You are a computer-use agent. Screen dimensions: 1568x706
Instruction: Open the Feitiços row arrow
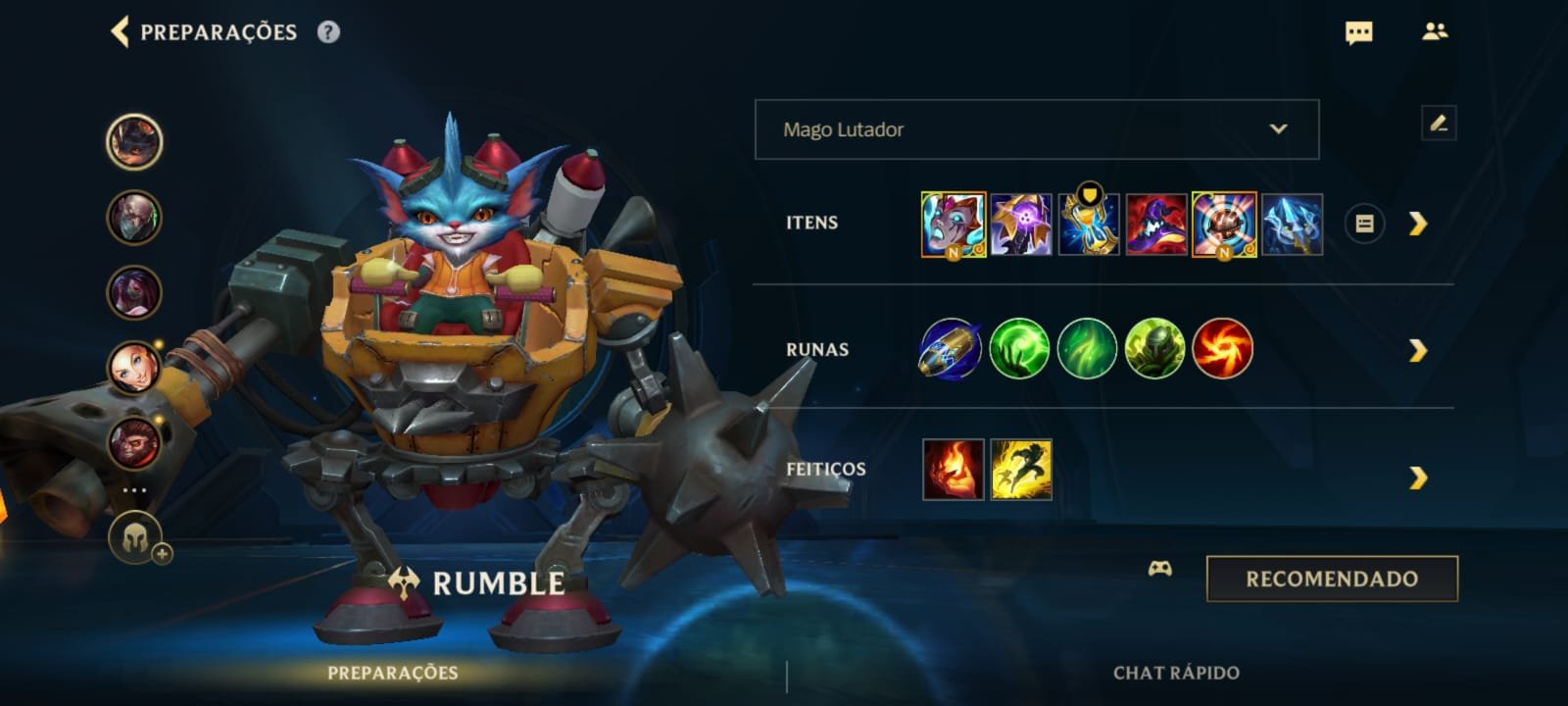(x=1417, y=478)
